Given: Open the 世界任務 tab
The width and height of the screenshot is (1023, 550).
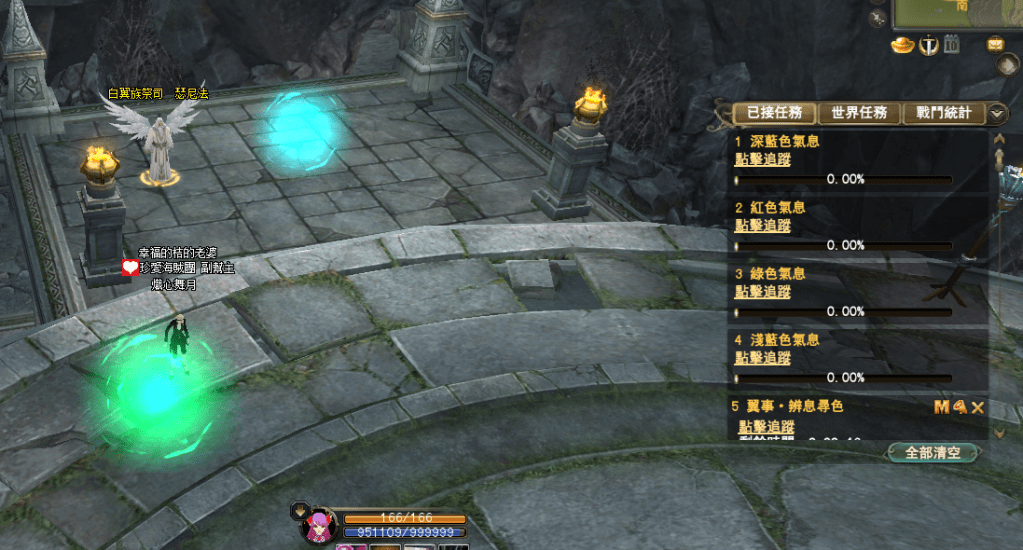Looking at the screenshot, I should 859,114.
